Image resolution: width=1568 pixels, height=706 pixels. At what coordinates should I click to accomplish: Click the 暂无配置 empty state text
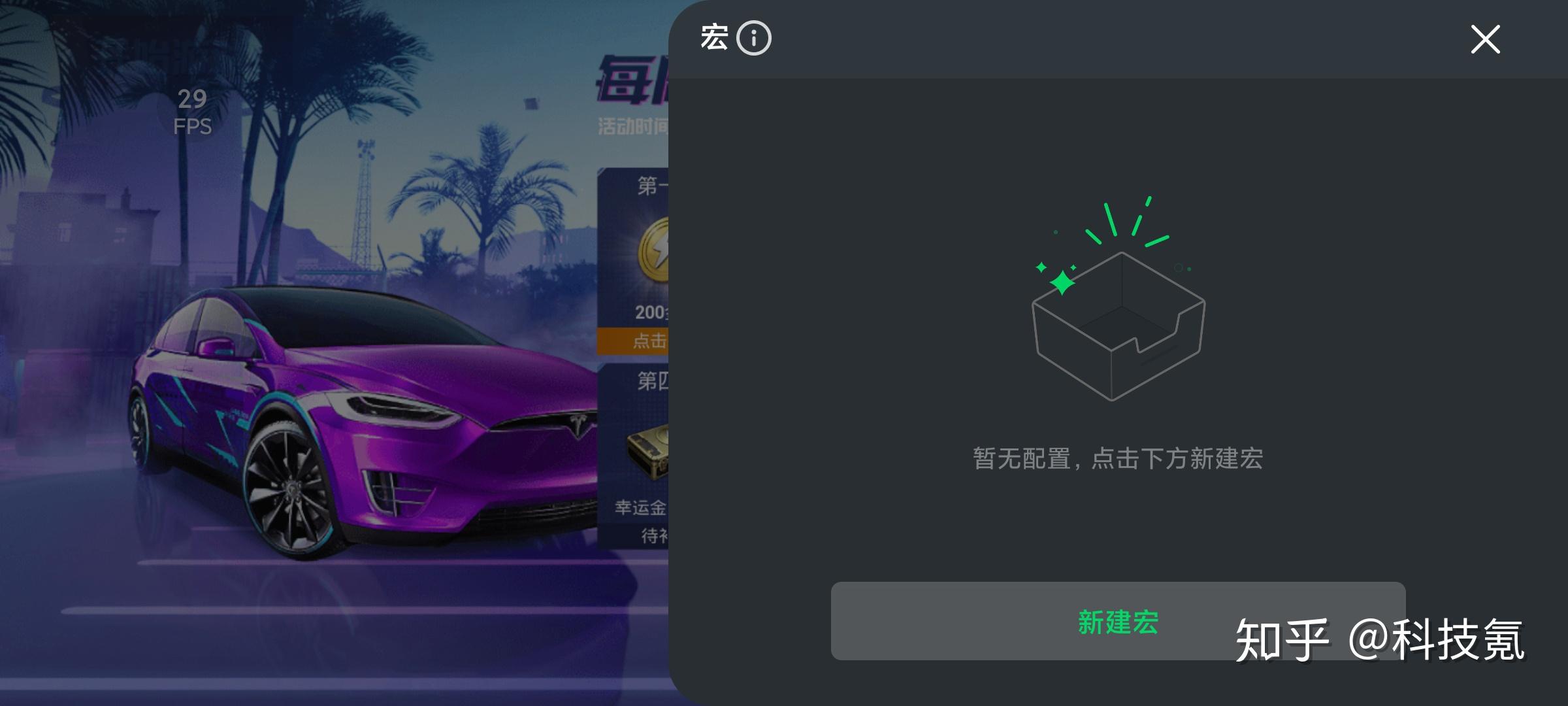click(x=1117, y=459)
